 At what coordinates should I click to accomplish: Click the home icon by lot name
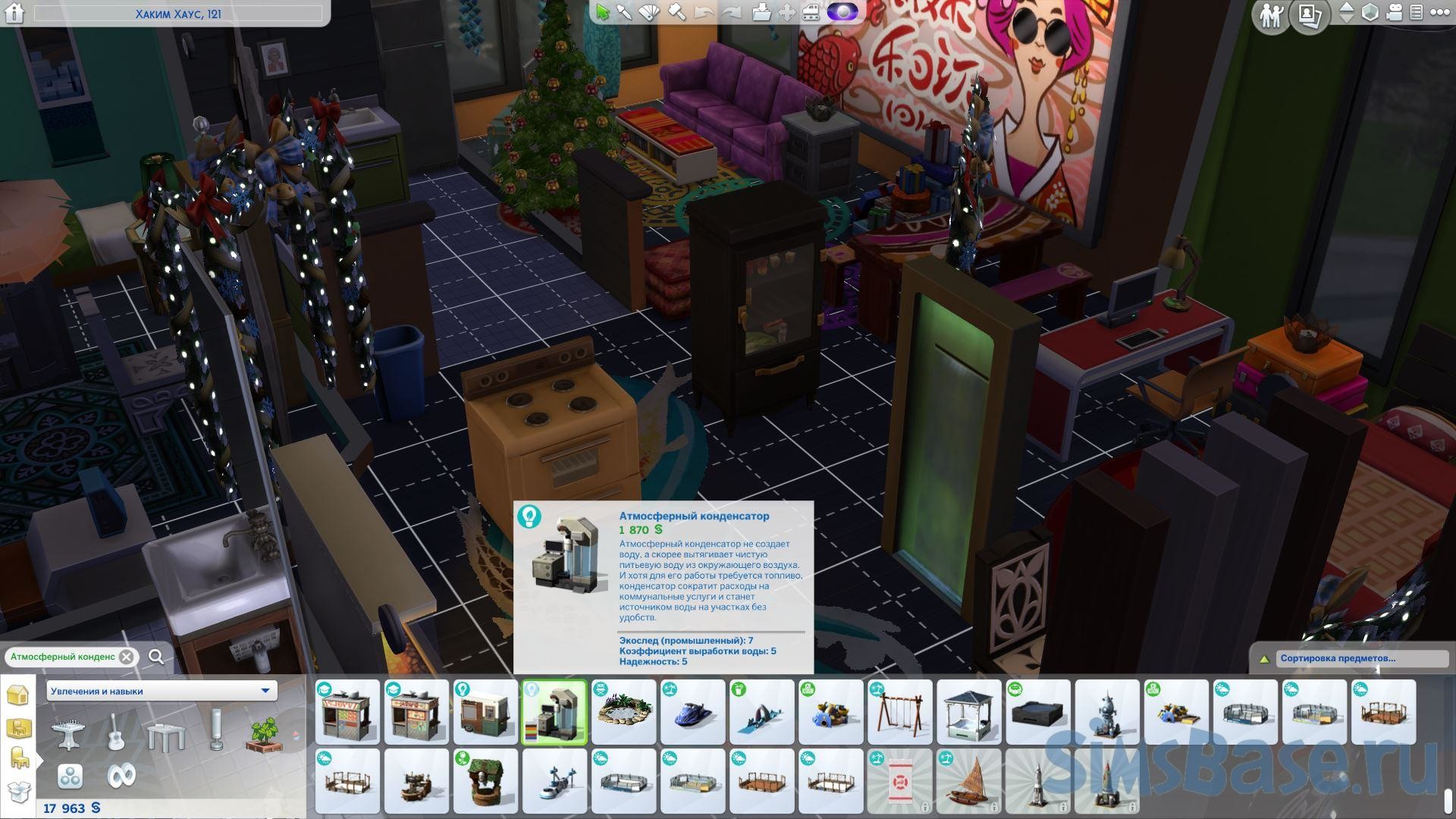(x=14, y=13)
